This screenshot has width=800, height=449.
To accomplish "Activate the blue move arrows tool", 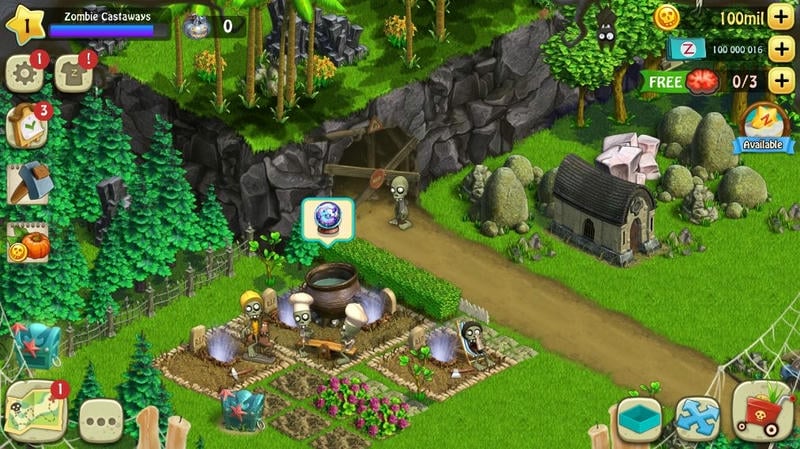I will coord(697,416).
